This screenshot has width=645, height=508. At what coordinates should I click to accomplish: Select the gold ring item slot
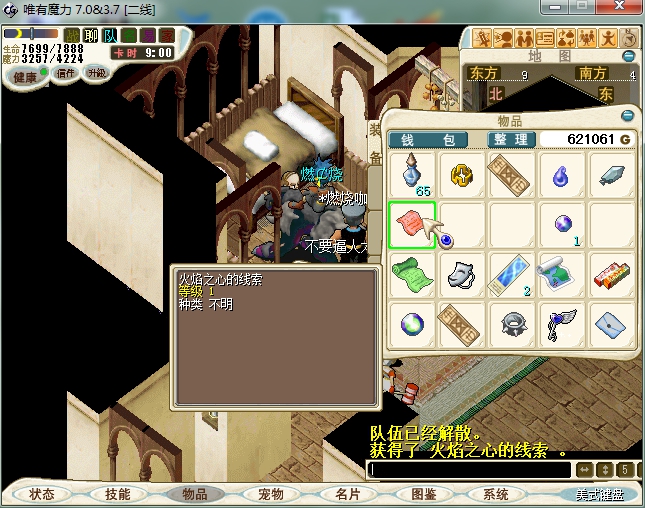coord(461,174)
